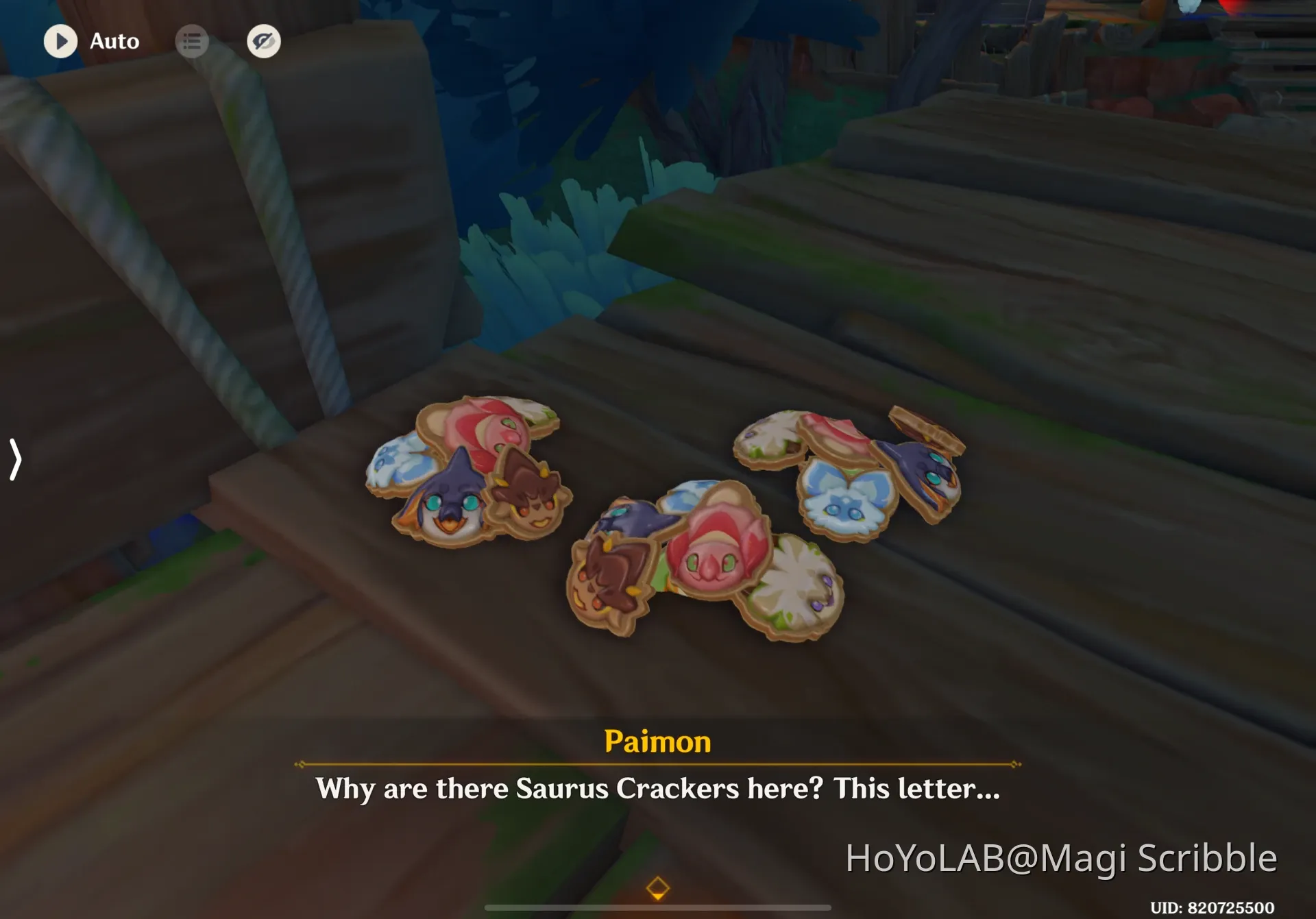Click the play triangle beside "Auto"

pos(60,41)
